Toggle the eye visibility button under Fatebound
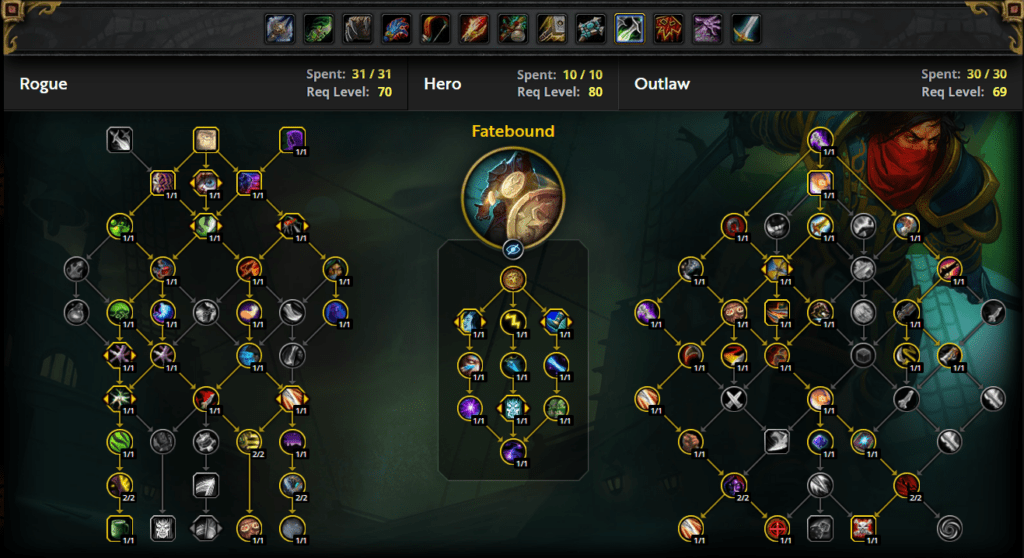Viewport: 1024px width, 558px height. point(512,251)
